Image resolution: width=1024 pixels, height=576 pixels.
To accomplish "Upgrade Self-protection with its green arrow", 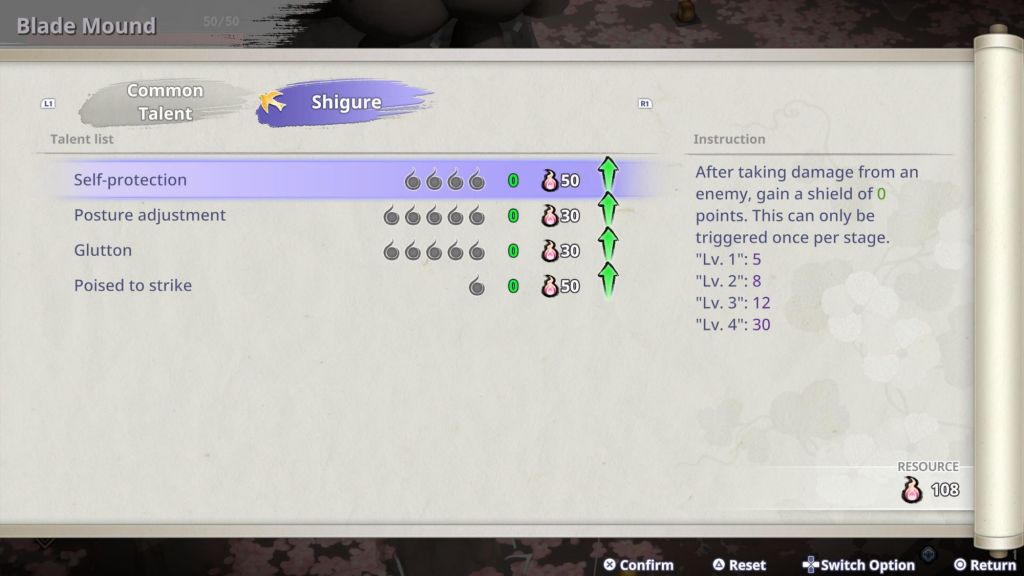I will point(608,177).
